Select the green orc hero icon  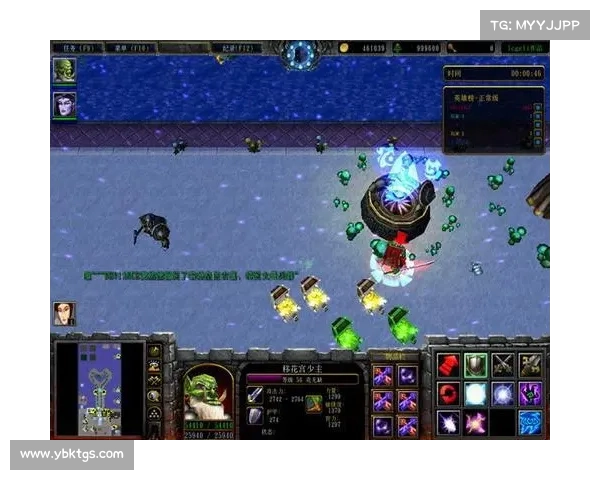[x=64, y=70]
